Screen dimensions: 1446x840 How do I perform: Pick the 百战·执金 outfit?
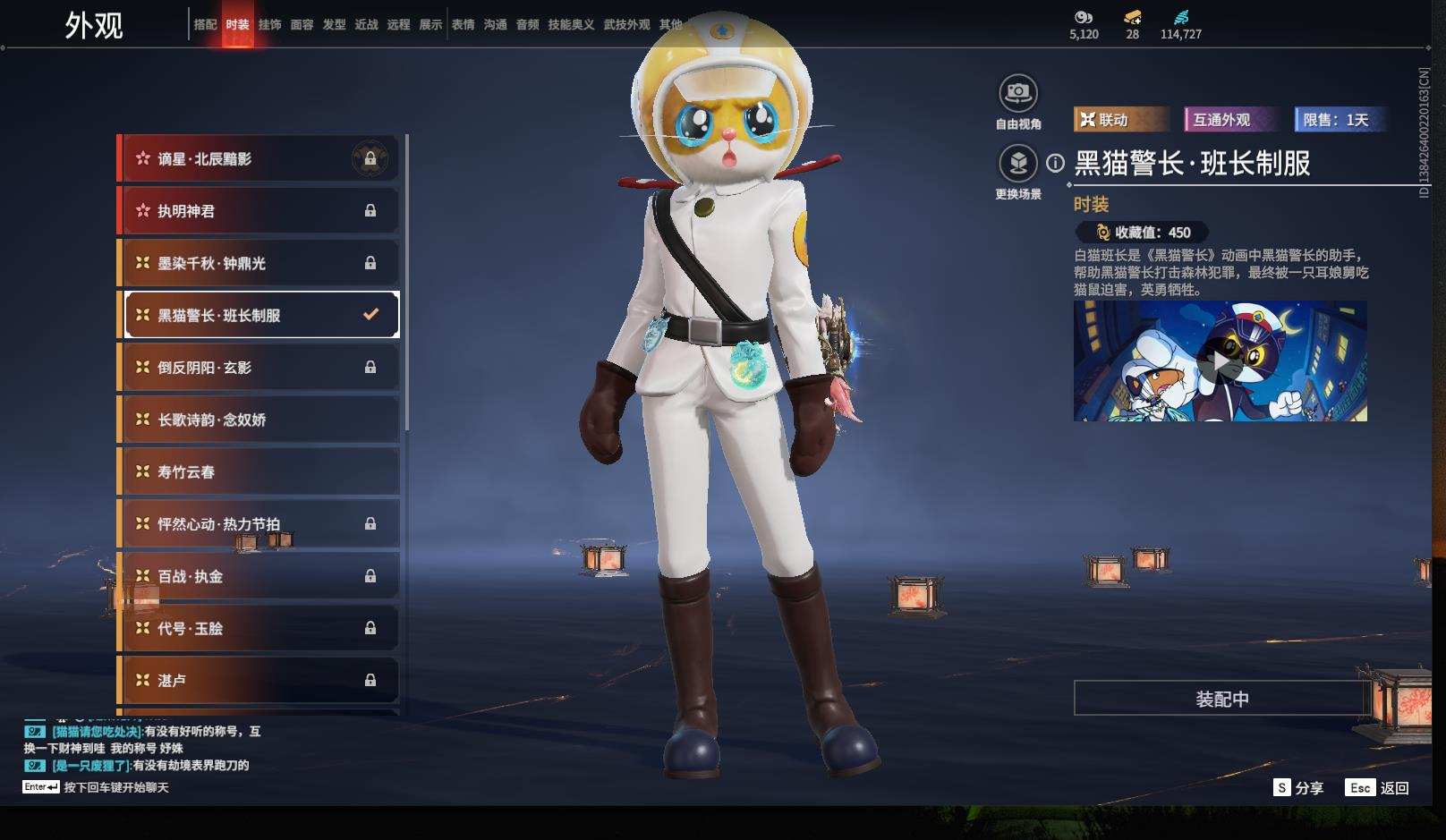point(259,576)
